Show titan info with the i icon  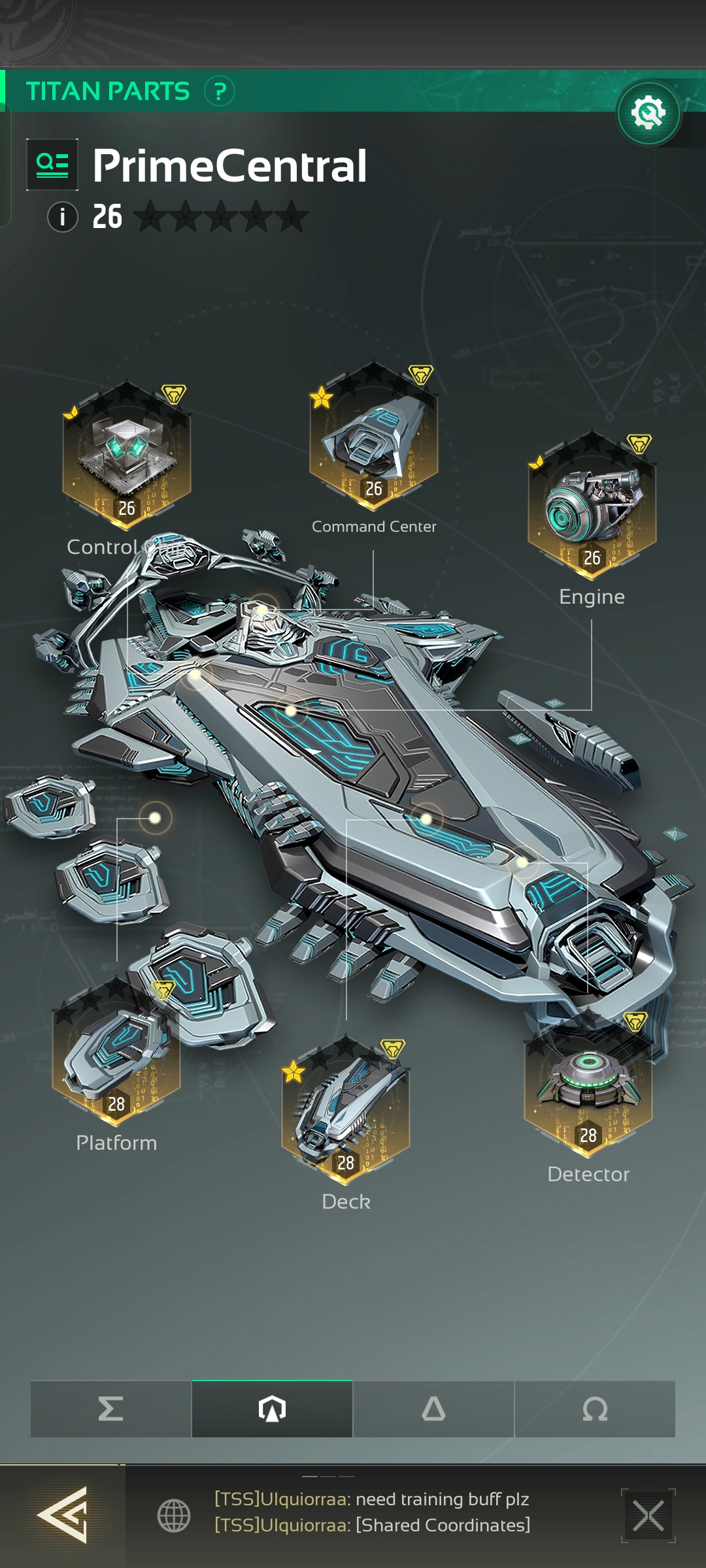(x=63, y=216)
